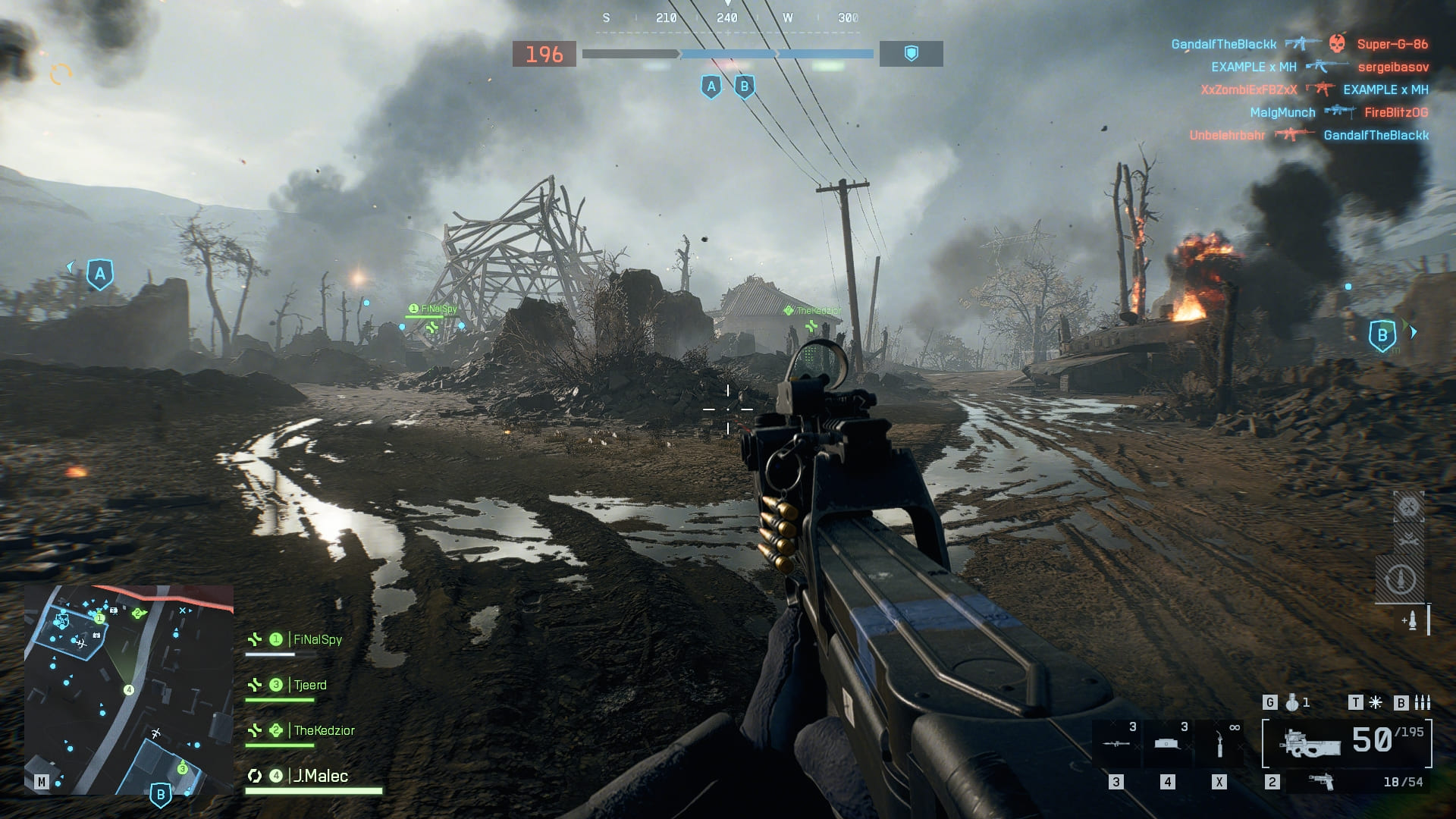
Task: Switch to the pistol sidearm slot
Action: pyautogui.click(x=1322, y=782)
